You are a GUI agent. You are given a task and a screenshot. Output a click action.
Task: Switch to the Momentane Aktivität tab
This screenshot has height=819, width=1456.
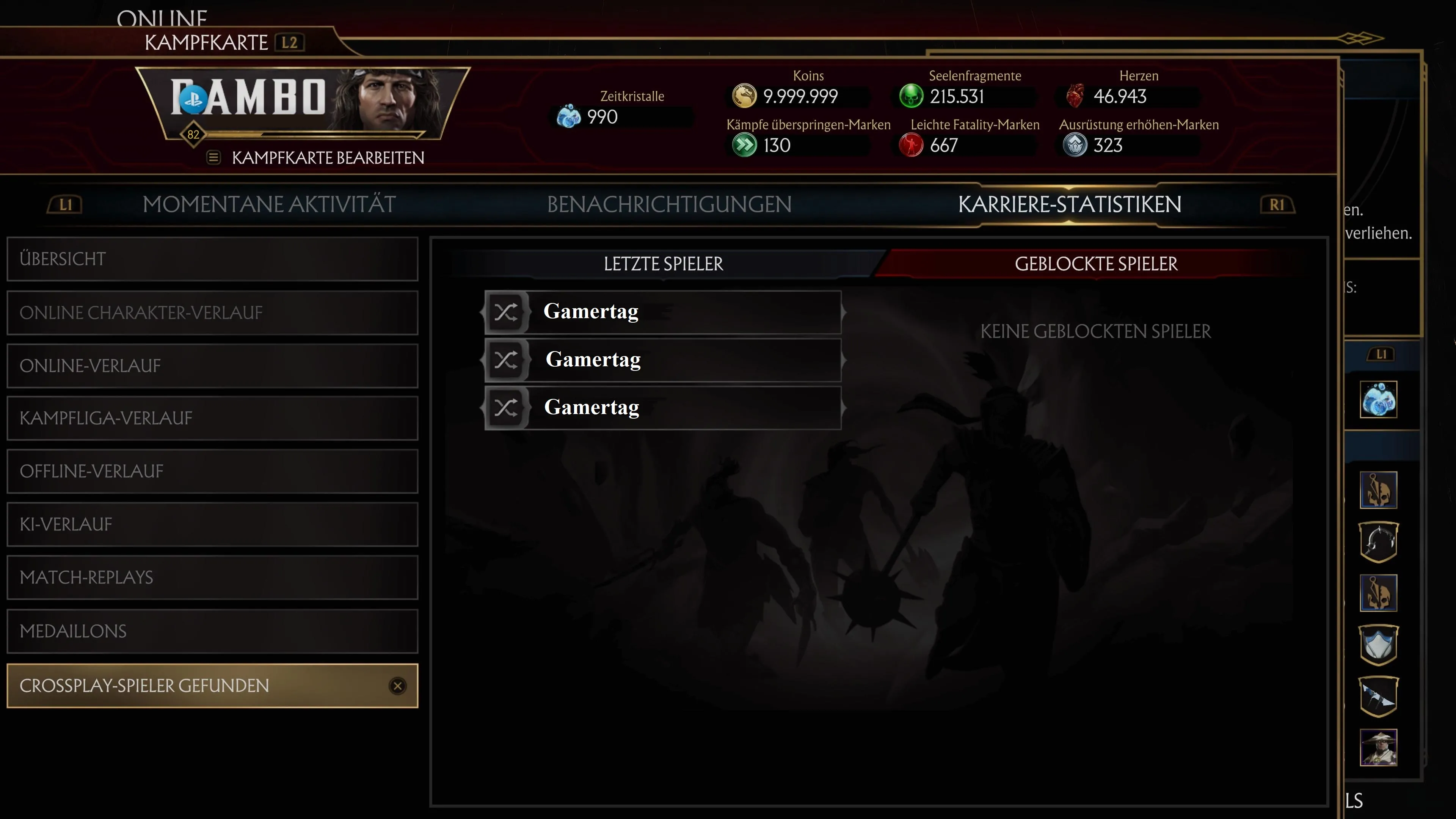point(269,205)
